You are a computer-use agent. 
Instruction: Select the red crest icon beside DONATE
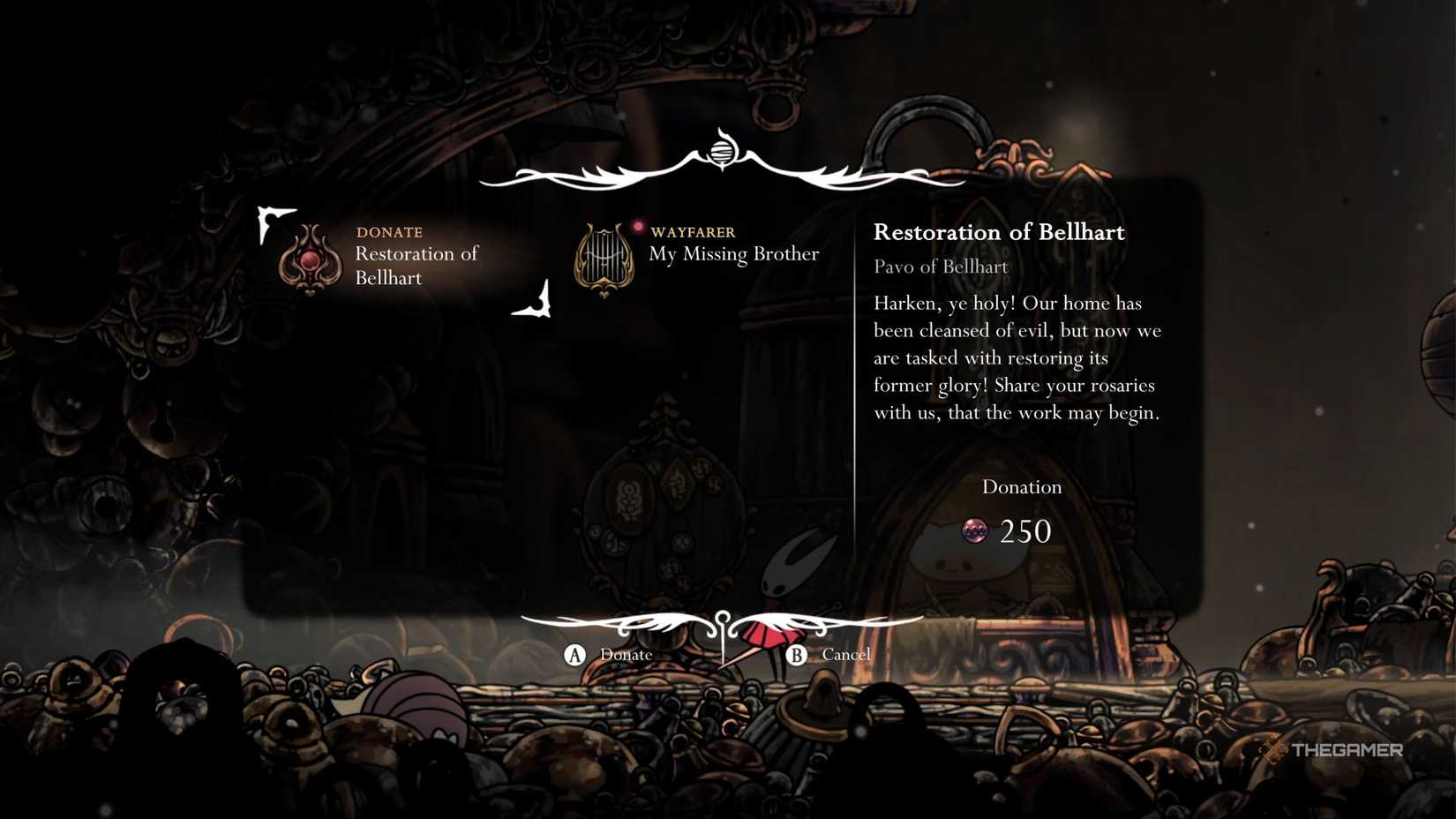pyautogui.click(x=311, y=260)
